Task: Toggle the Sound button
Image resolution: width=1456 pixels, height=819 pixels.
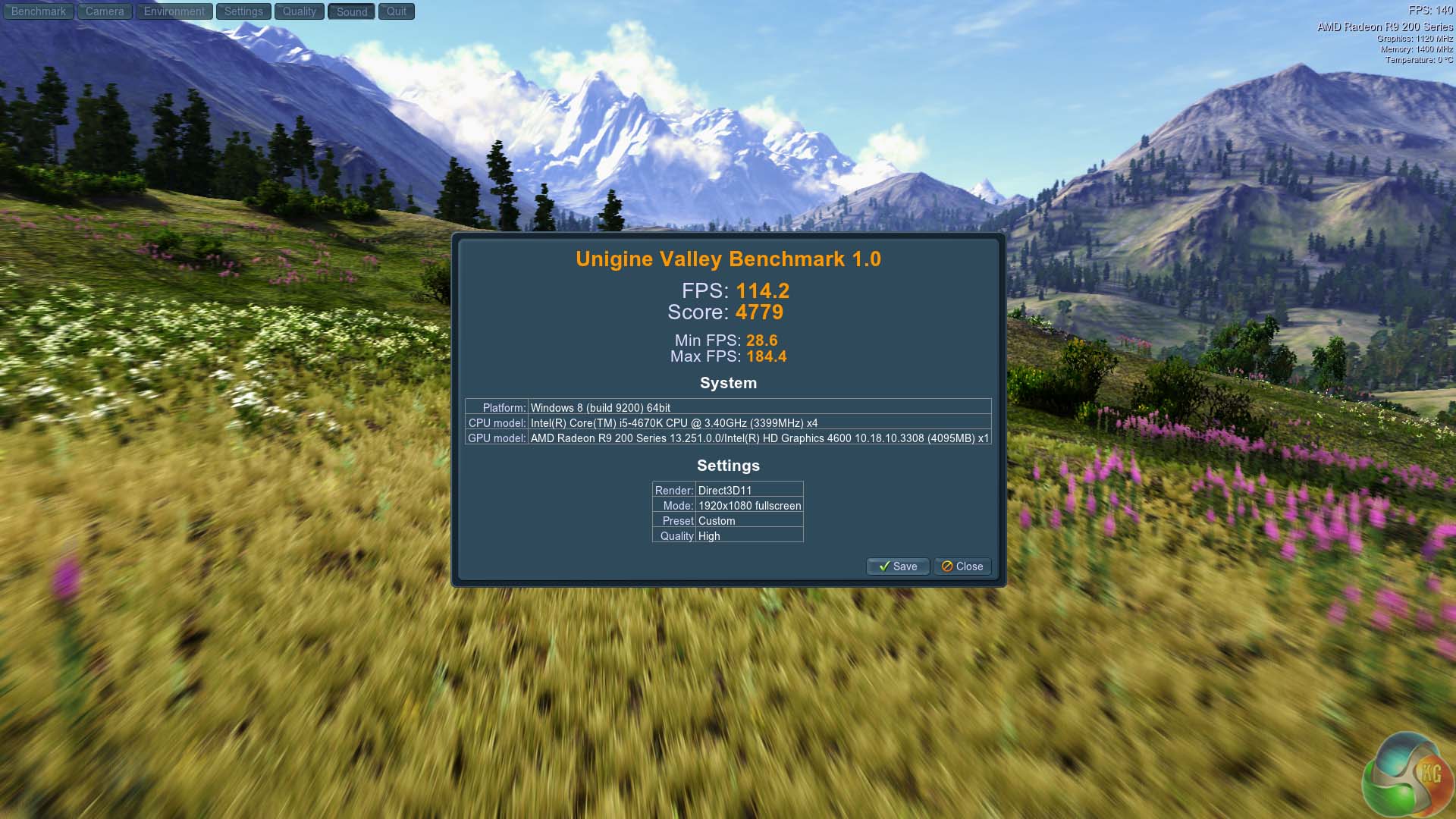Action: click(352, 11)
